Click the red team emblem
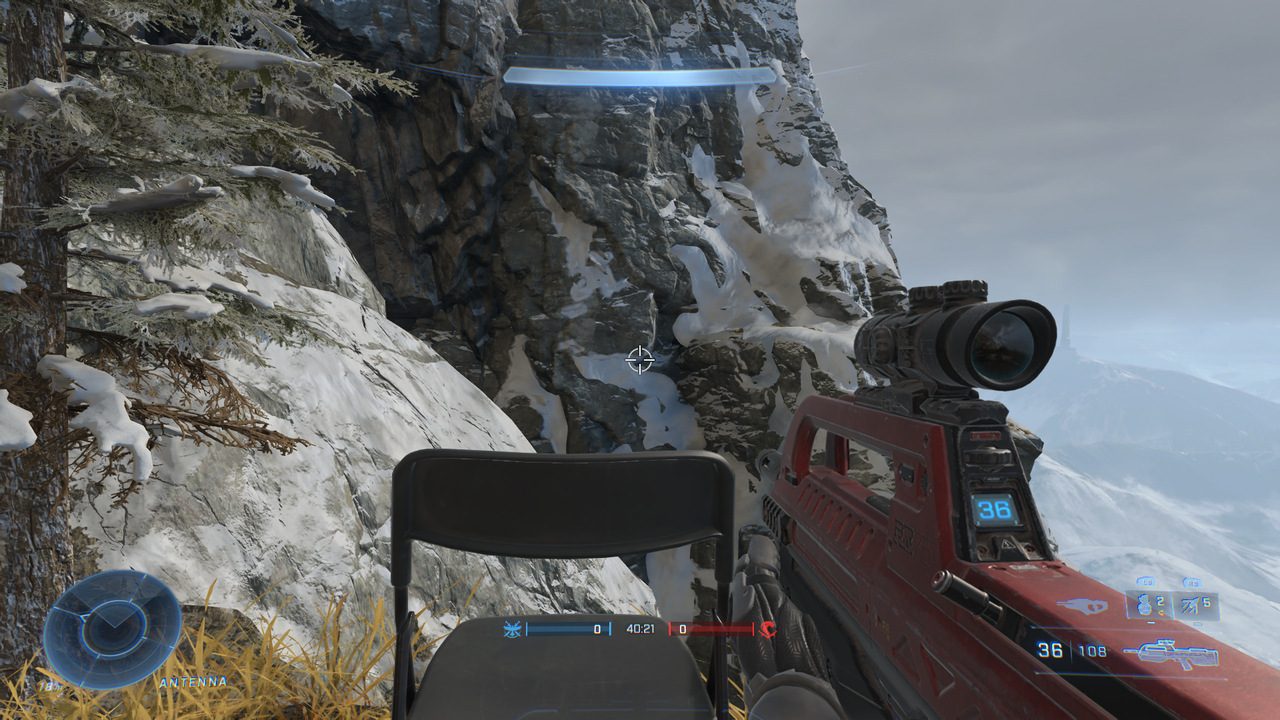The height and width of the screenshot is (720, 1280). click(x=768, y=629)
